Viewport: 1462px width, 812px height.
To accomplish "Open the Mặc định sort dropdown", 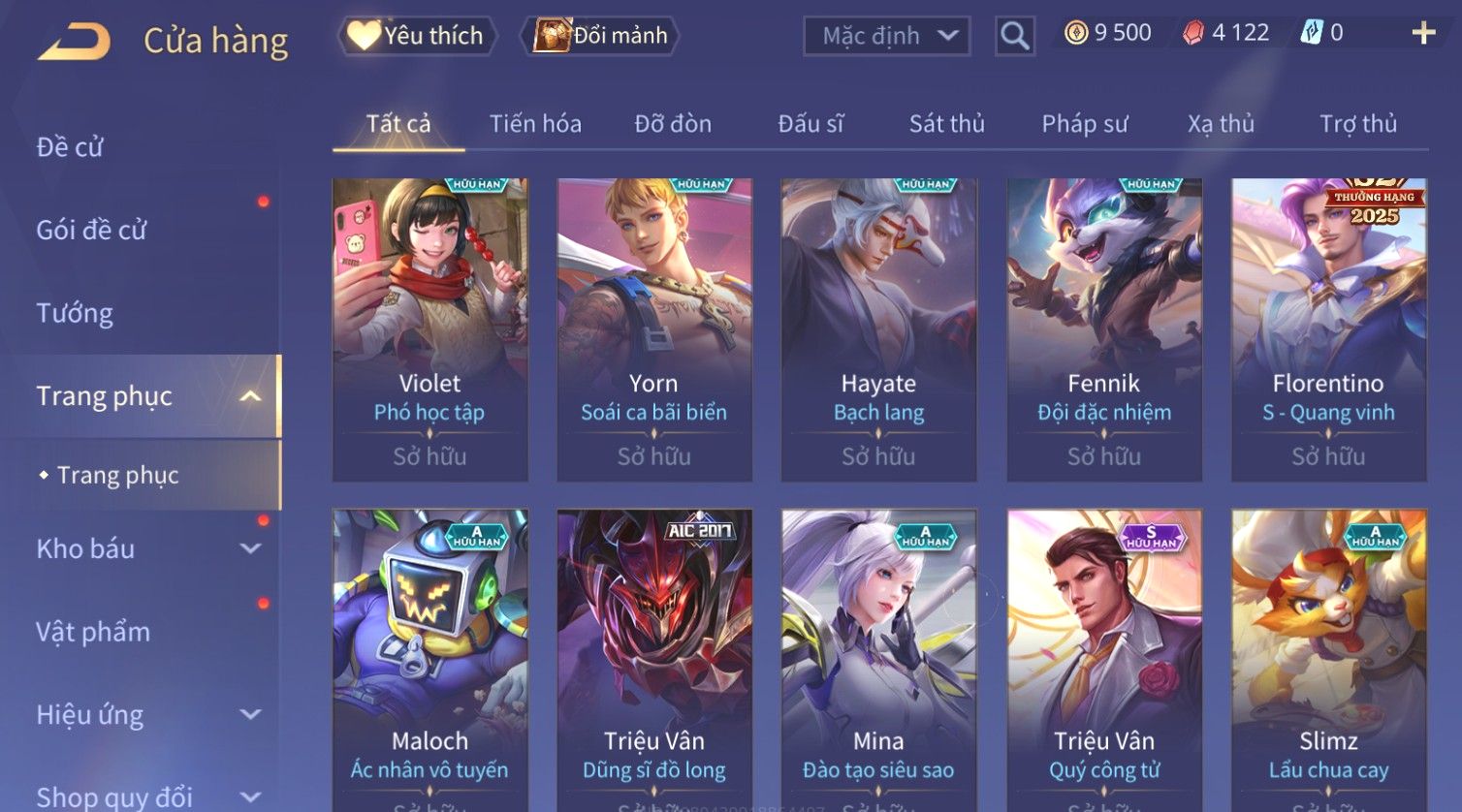I will pyautogui.click(x=887, y=37).
